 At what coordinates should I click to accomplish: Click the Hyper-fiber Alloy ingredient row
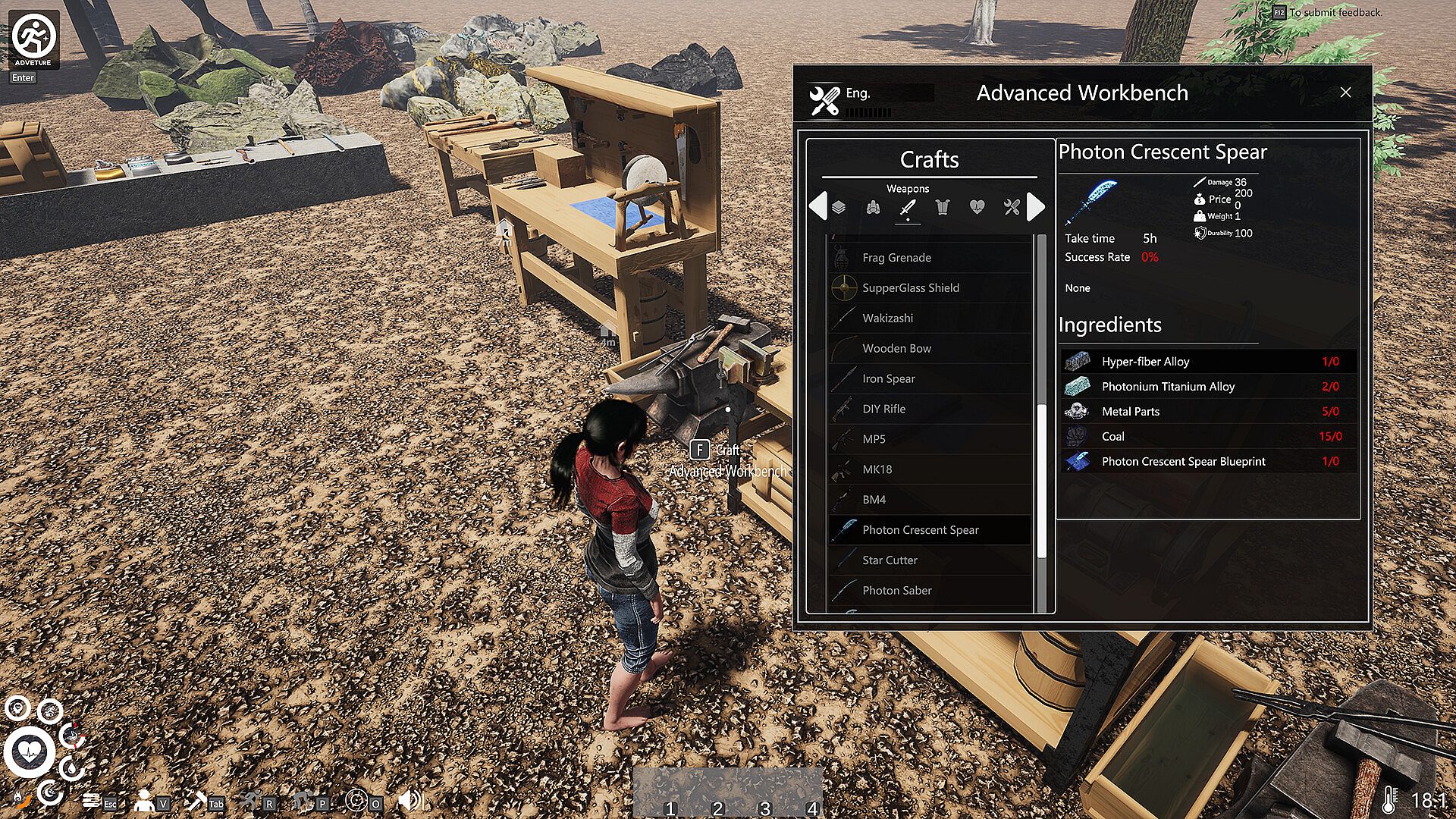coord(1206,362)
